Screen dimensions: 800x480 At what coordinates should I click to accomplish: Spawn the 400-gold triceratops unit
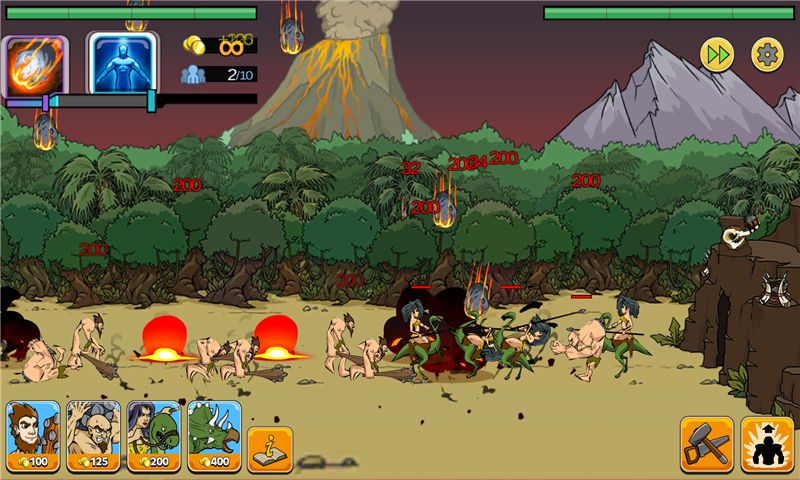pyautogui.click(x=214, y=436)
